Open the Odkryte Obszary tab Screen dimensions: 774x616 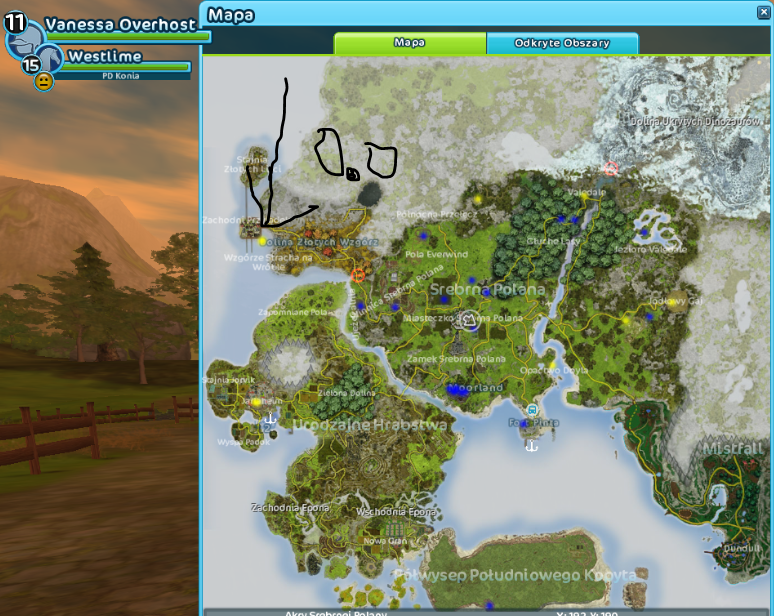point(562,43)
